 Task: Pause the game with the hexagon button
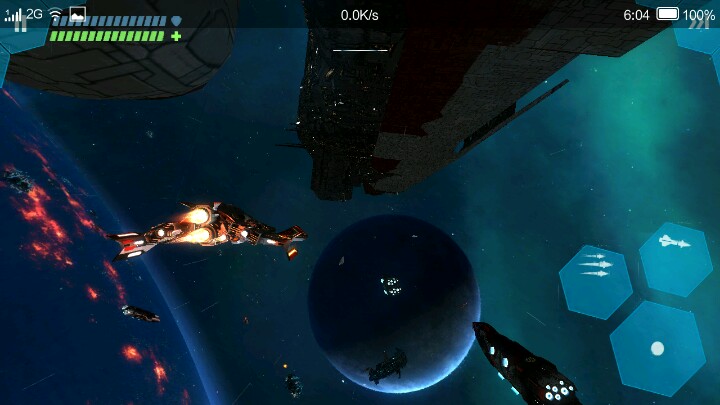click(18, 28)
